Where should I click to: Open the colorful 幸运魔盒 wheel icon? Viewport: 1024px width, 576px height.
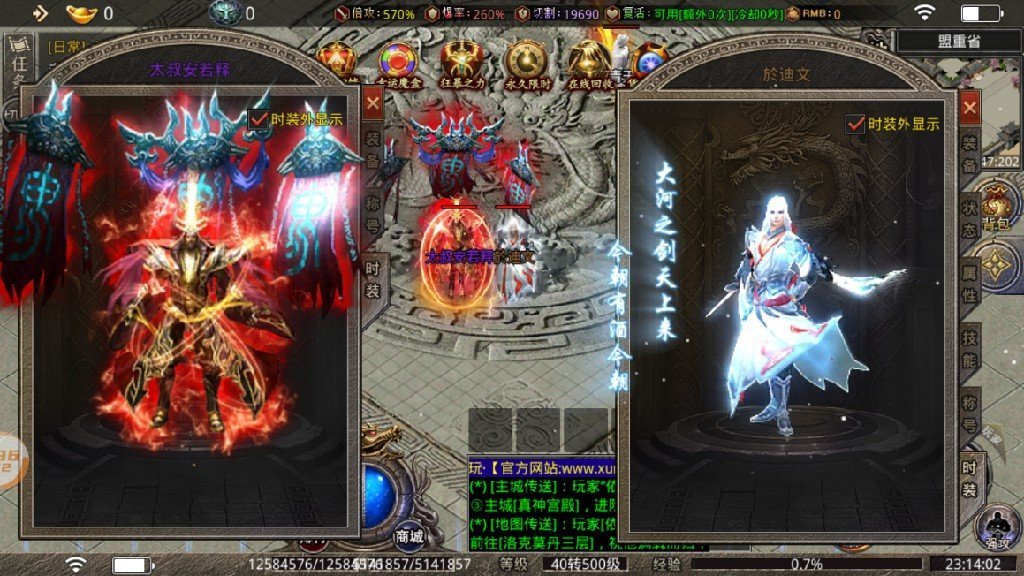pos(399,62)
